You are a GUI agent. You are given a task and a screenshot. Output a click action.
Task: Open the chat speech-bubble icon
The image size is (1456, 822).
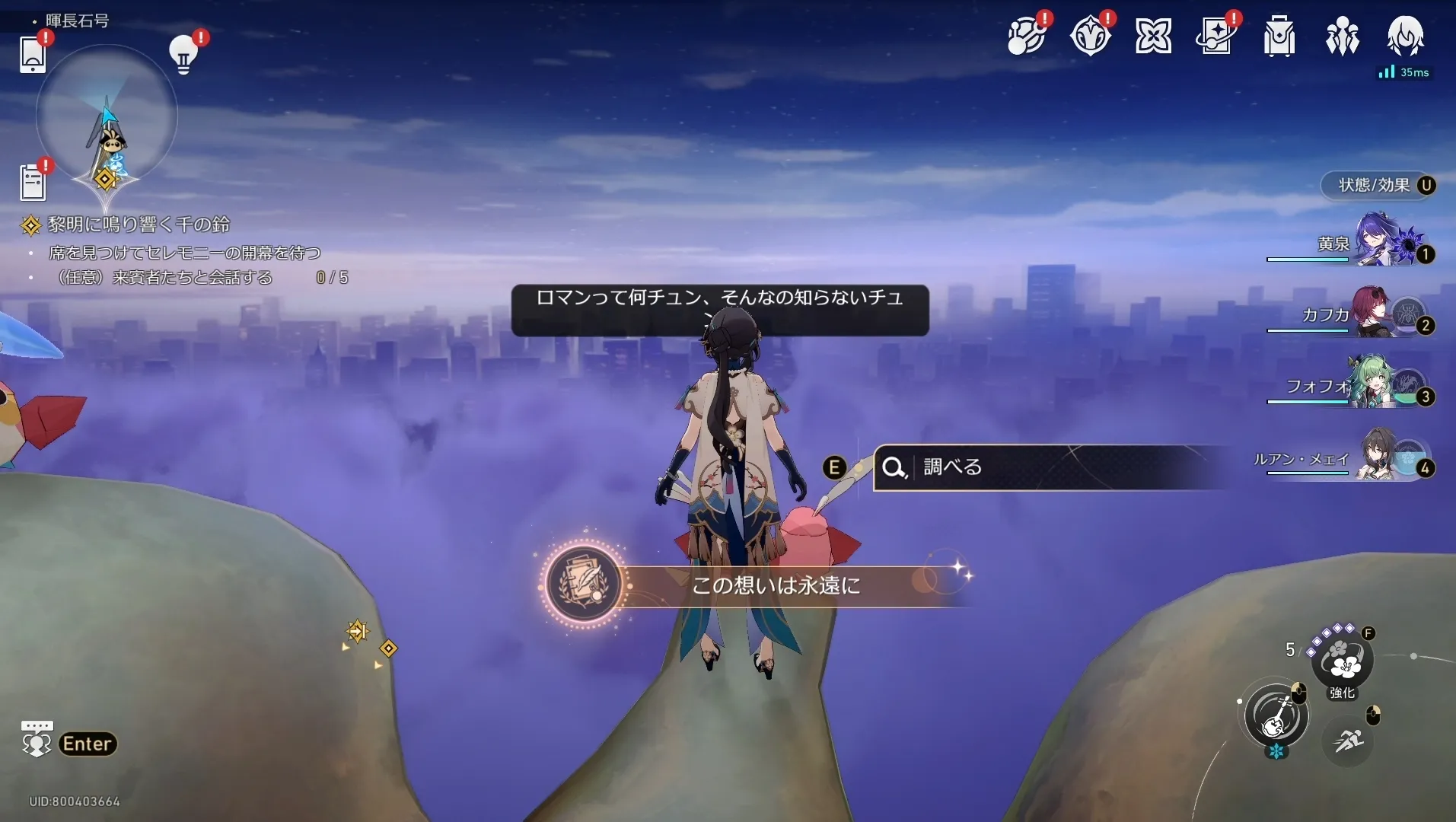[37, 738]
